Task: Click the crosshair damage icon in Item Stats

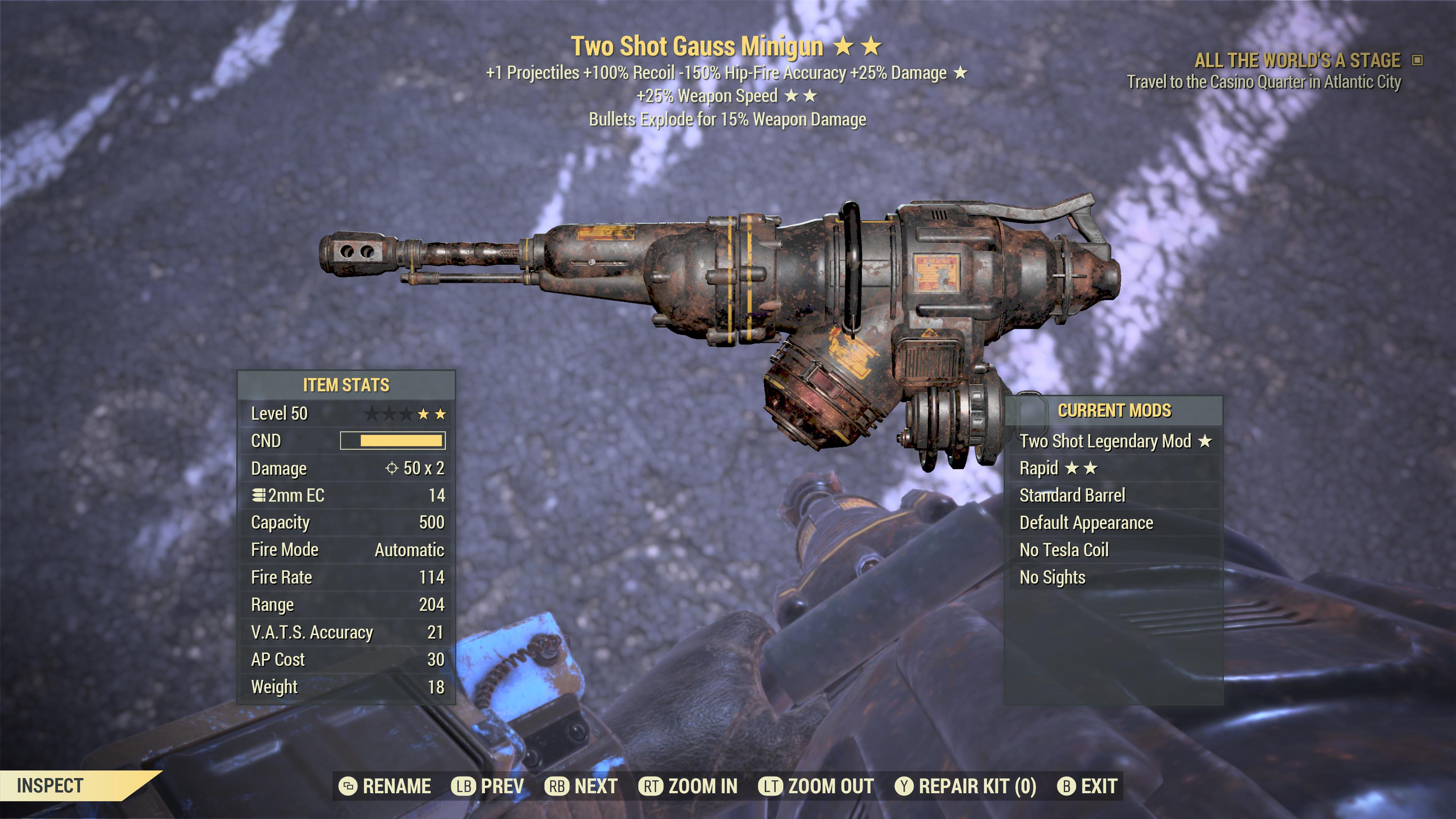Action: pyautogui.click(x=392, y=468)
